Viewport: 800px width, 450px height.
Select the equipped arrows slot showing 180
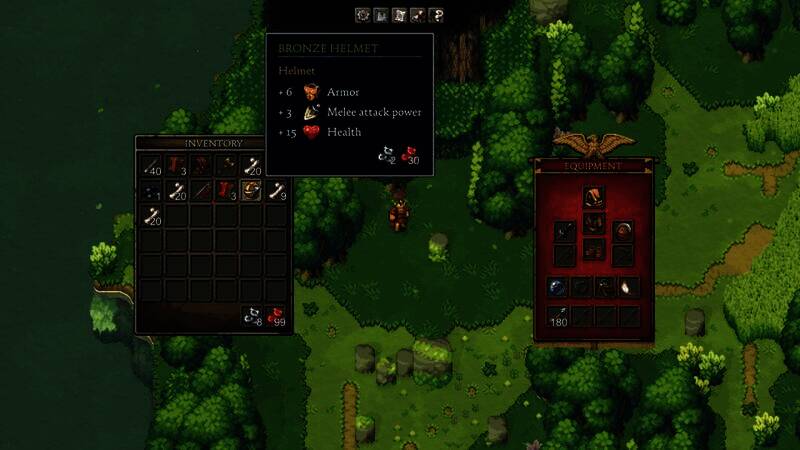tap(557, 316)
